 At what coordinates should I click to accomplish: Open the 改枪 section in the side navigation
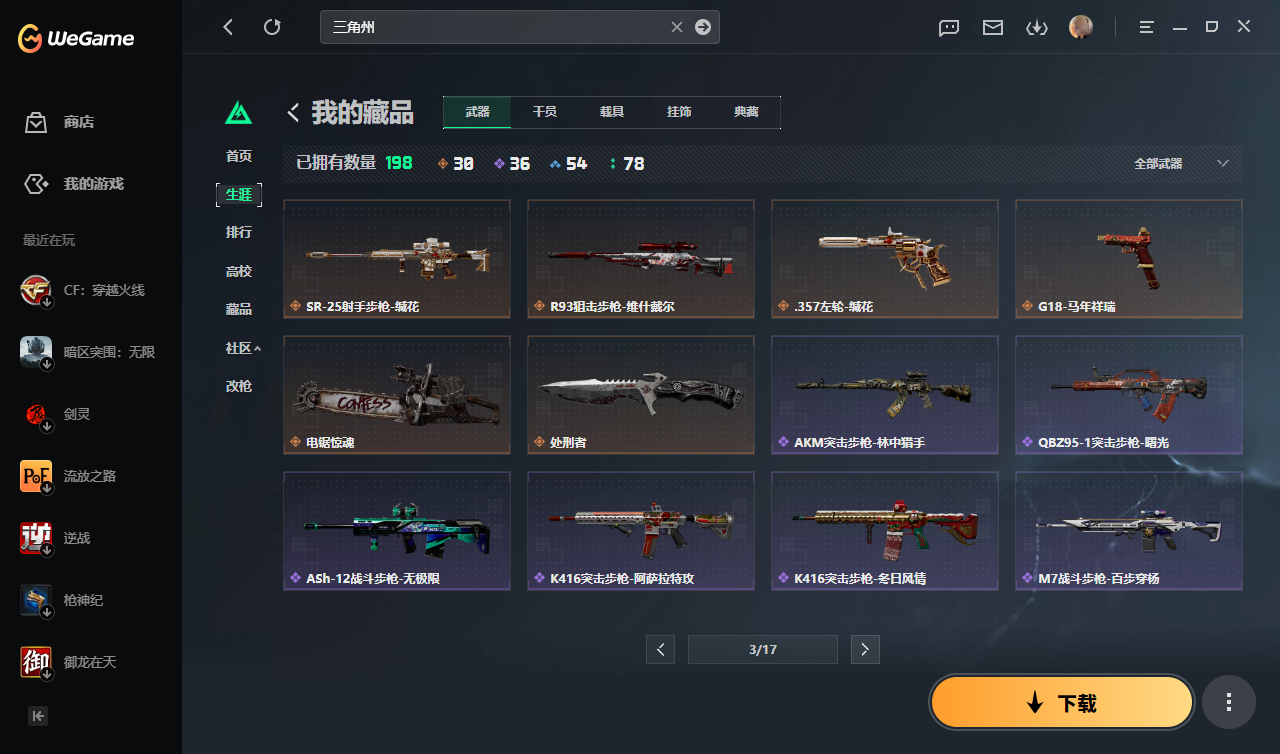click(x=240, y=386)
